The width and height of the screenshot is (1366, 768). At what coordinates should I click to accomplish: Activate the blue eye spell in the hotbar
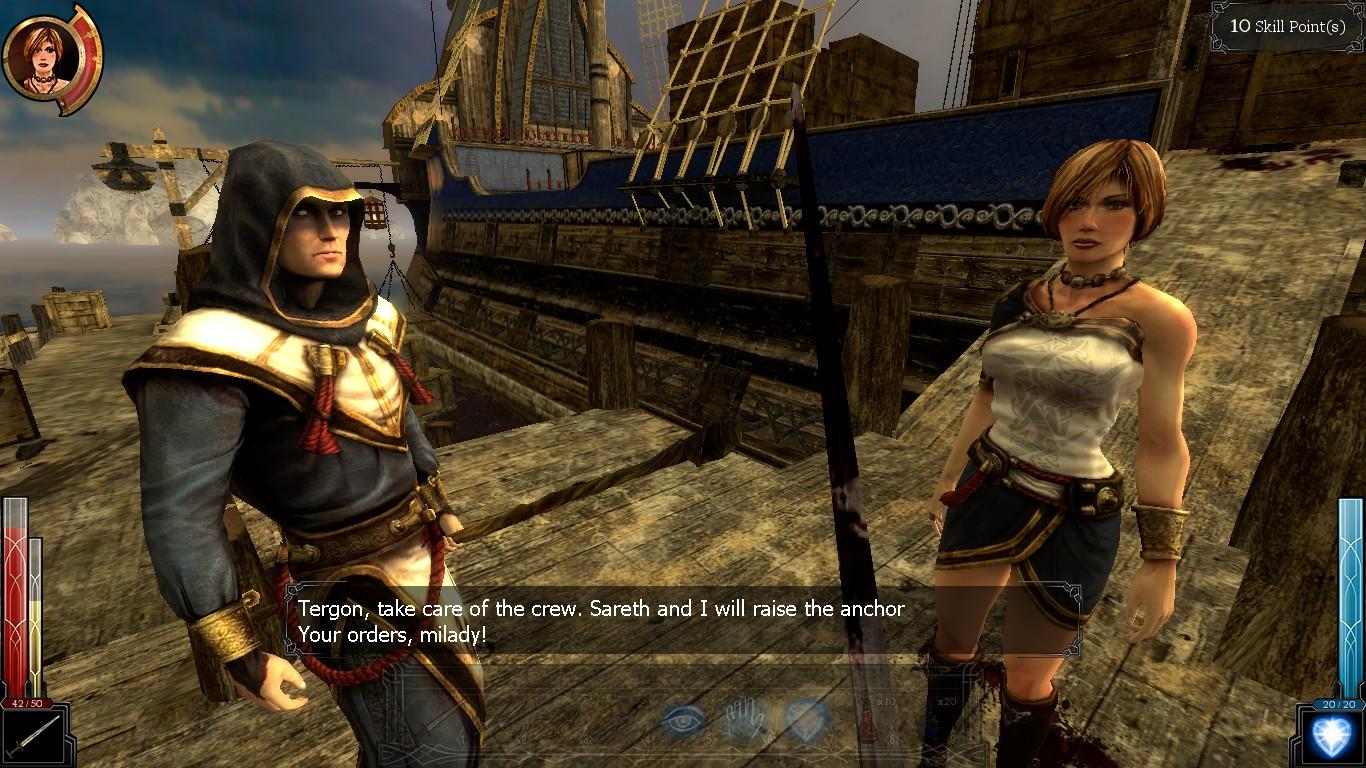[683, 719]
